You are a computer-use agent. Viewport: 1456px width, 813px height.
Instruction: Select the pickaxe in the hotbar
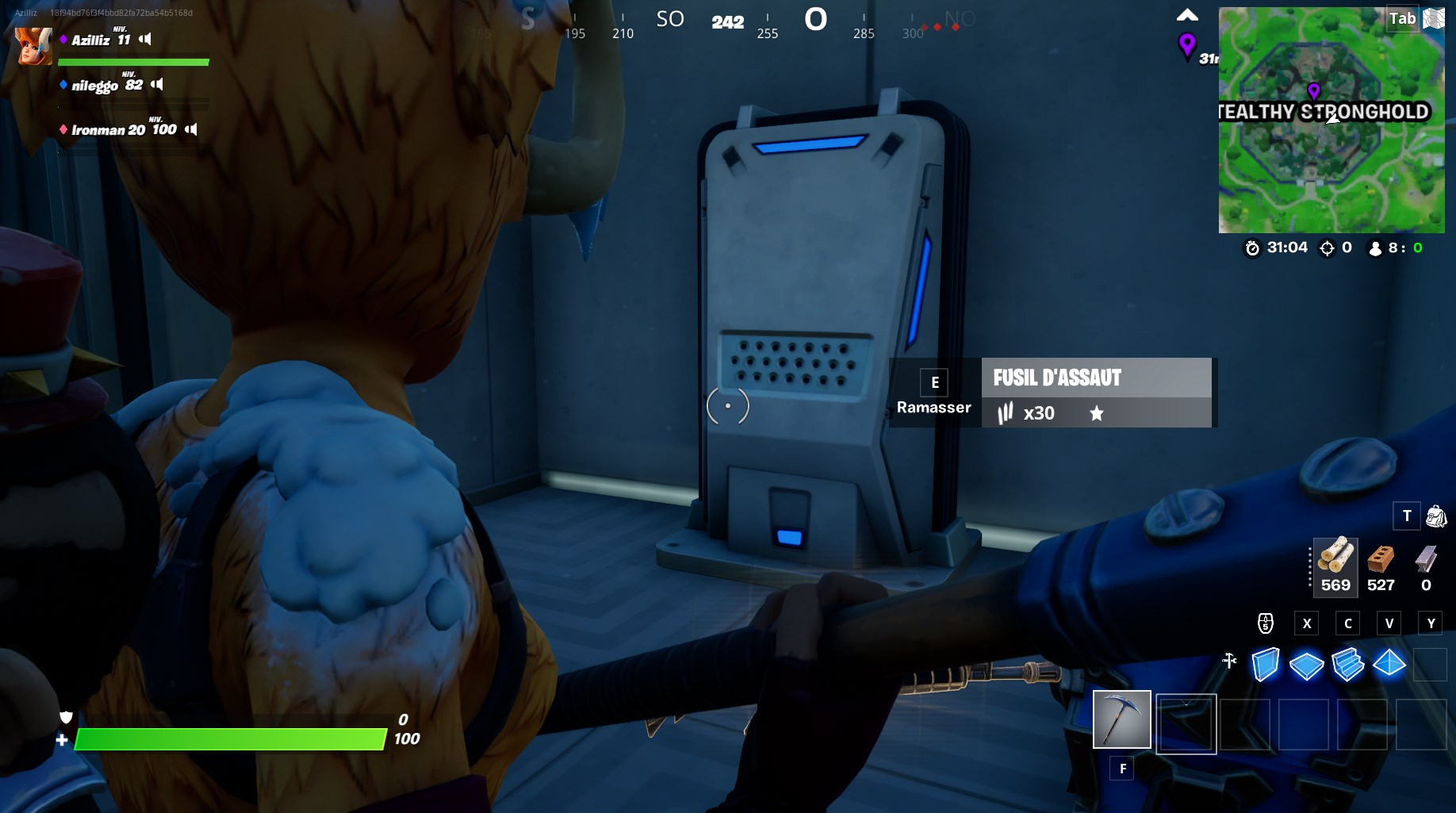[x=1121, y=720]
